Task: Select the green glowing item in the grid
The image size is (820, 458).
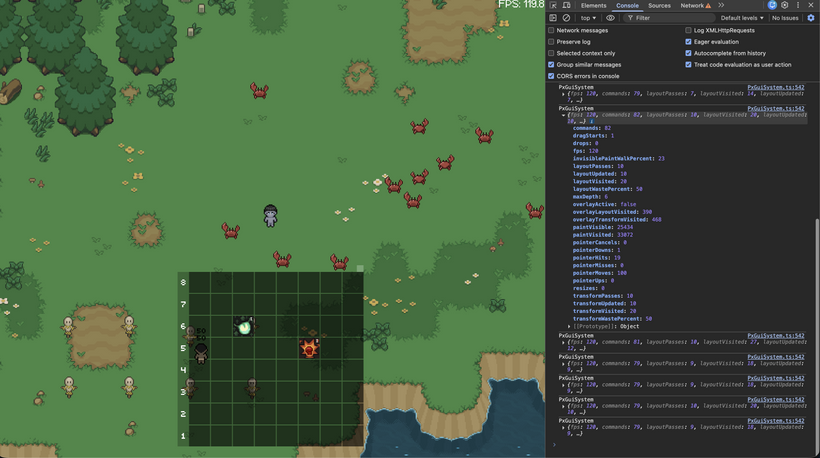Action: [x=244, y=326]
